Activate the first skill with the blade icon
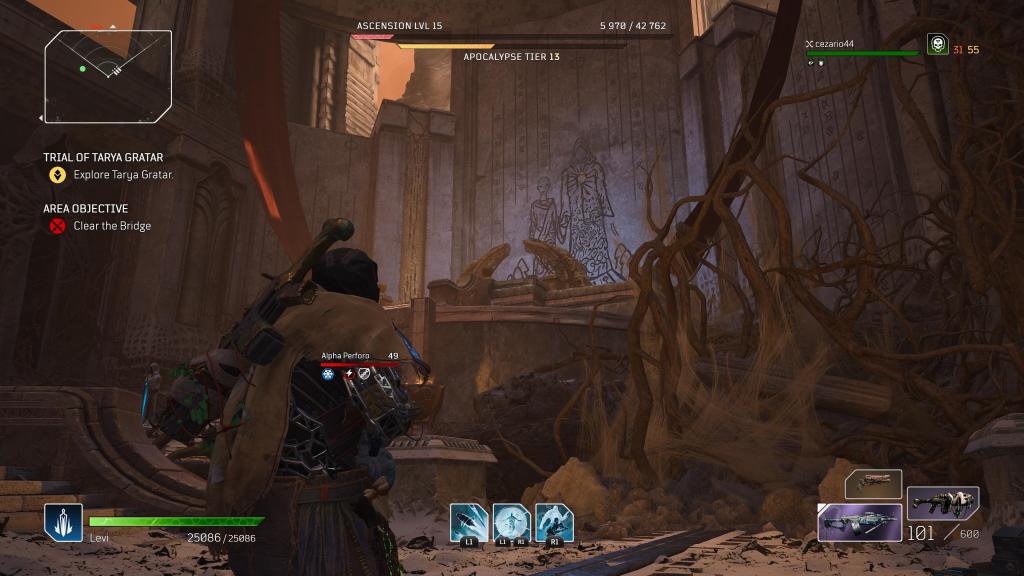This screenshot has width=1024, height=576. pyautogui.click(x=468, y=521)
